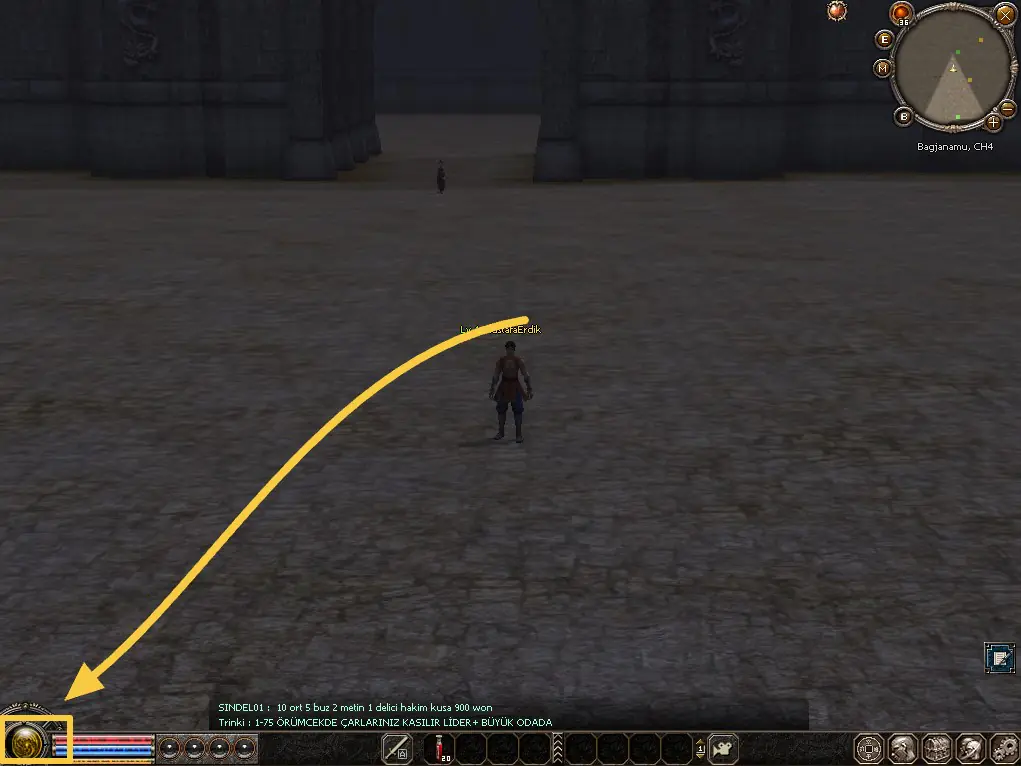Open the notepad icon above the menu bar
This screenshot has height=766, width=1021.
[x=998, y=657]
